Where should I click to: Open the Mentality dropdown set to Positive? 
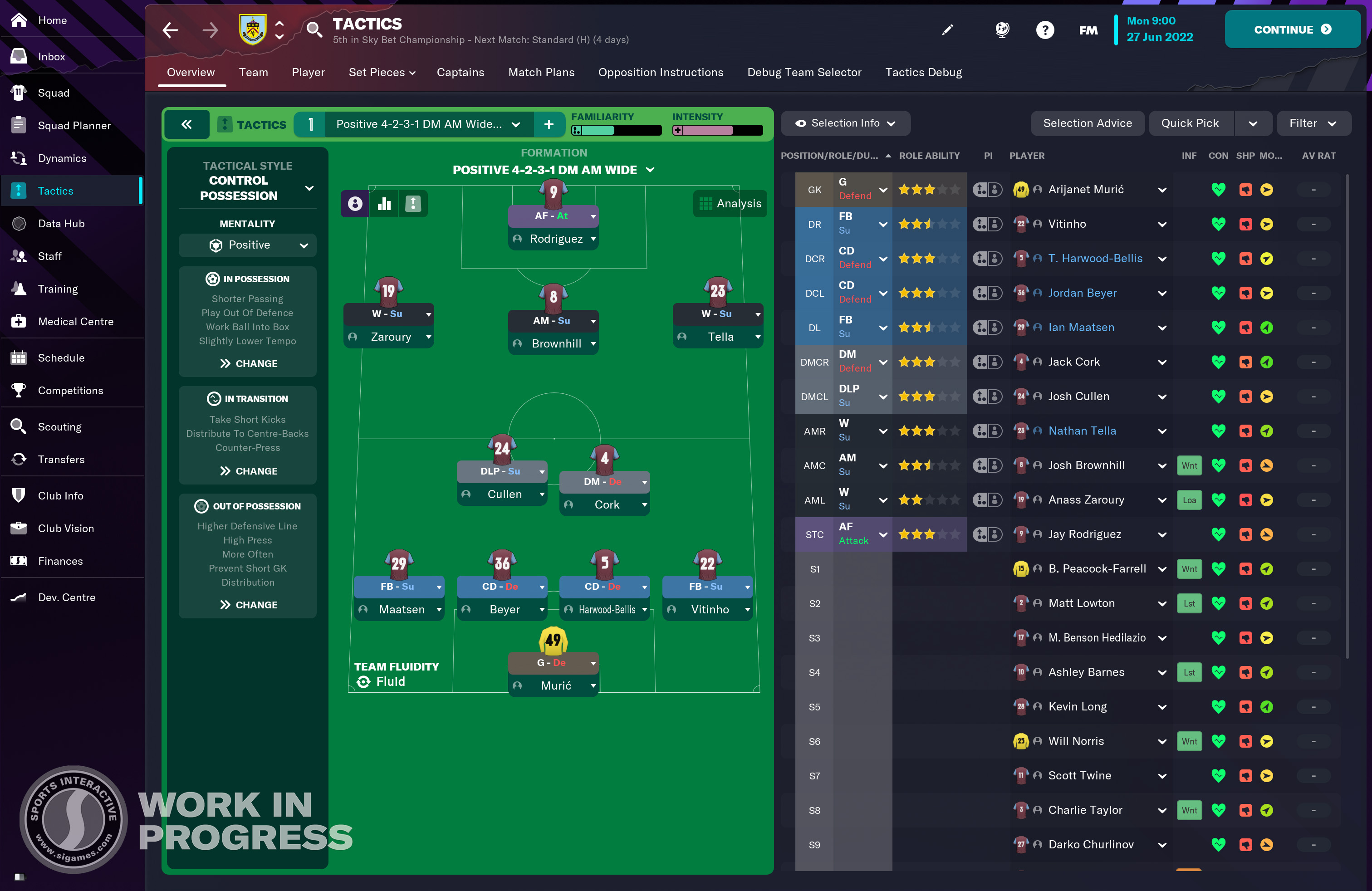point(247,245)
